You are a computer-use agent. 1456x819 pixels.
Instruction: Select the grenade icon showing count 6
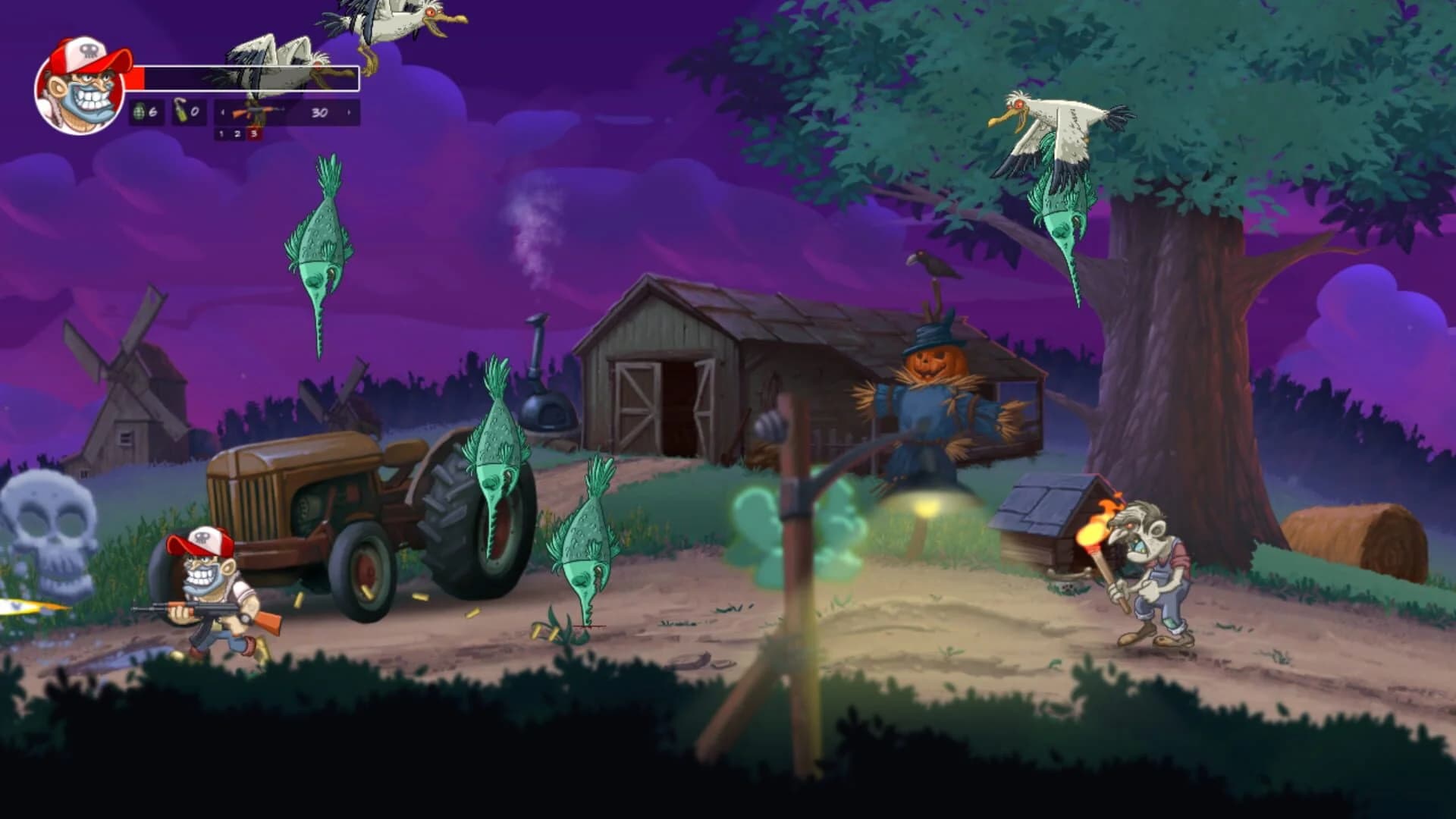[140, 112]
